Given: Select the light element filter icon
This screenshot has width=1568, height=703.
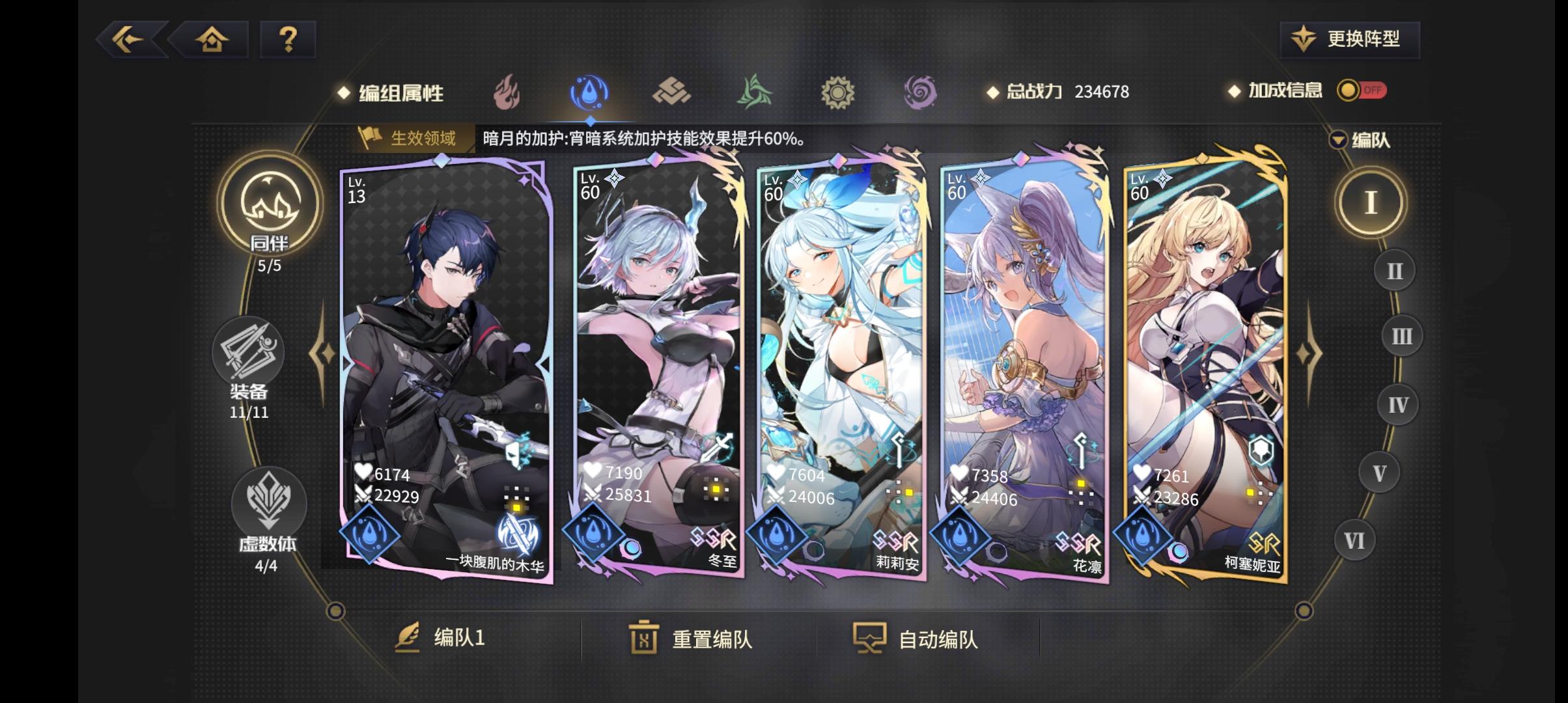Looking at the screenshot, I should 837,93.
